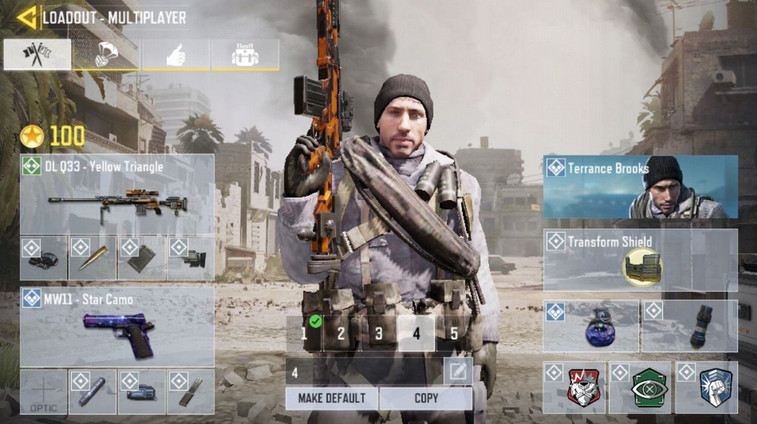Select loadout slot 1
757x424 pixels.
coord(304,333)
